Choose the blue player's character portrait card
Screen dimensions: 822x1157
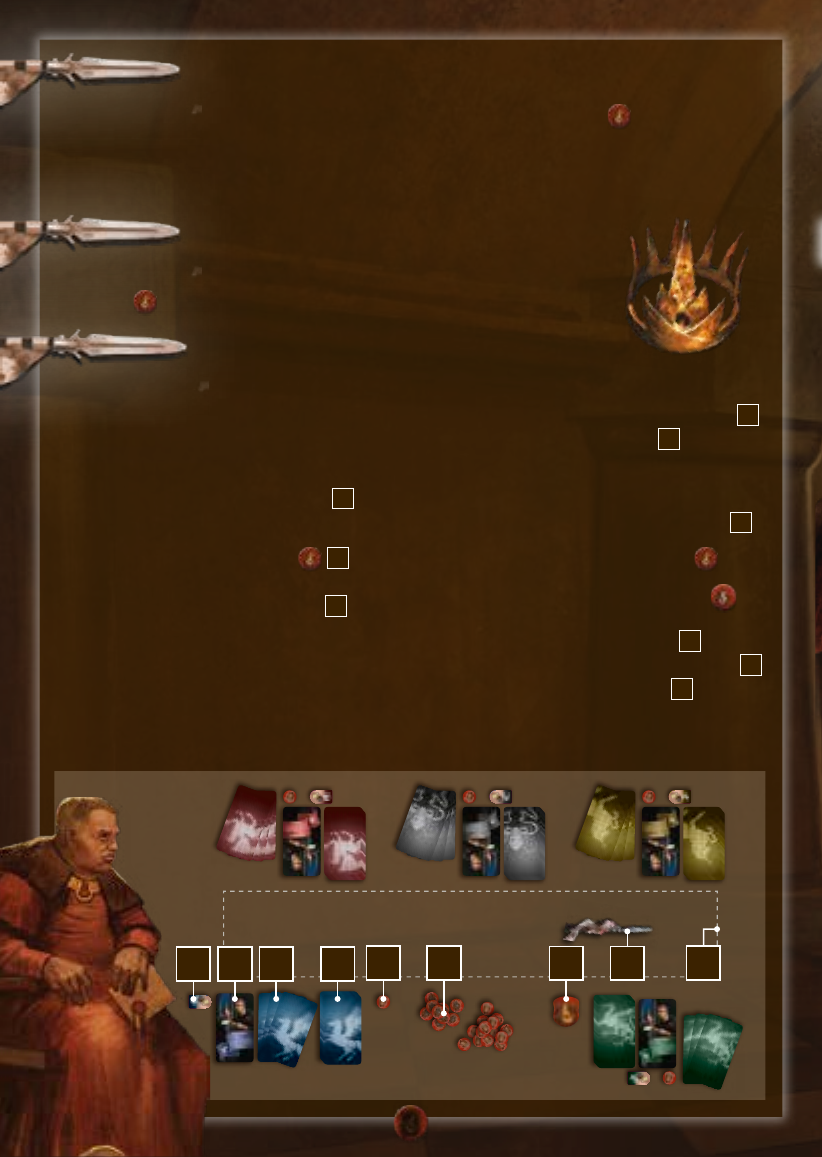click(x=234, y=1027)
